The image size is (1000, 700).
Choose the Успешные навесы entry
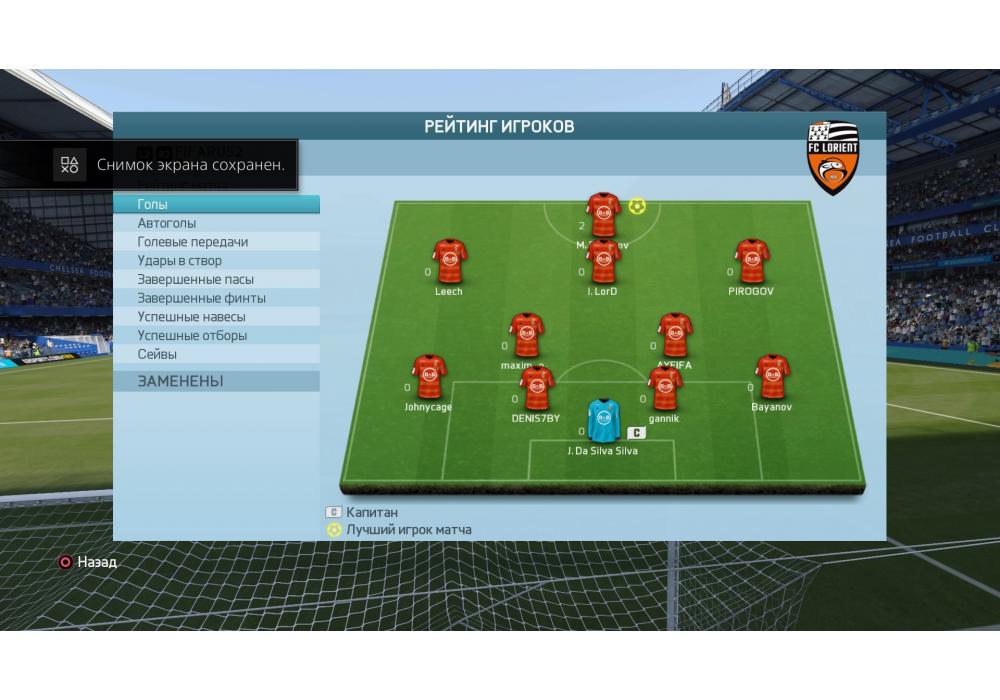[x=217, y=317]
